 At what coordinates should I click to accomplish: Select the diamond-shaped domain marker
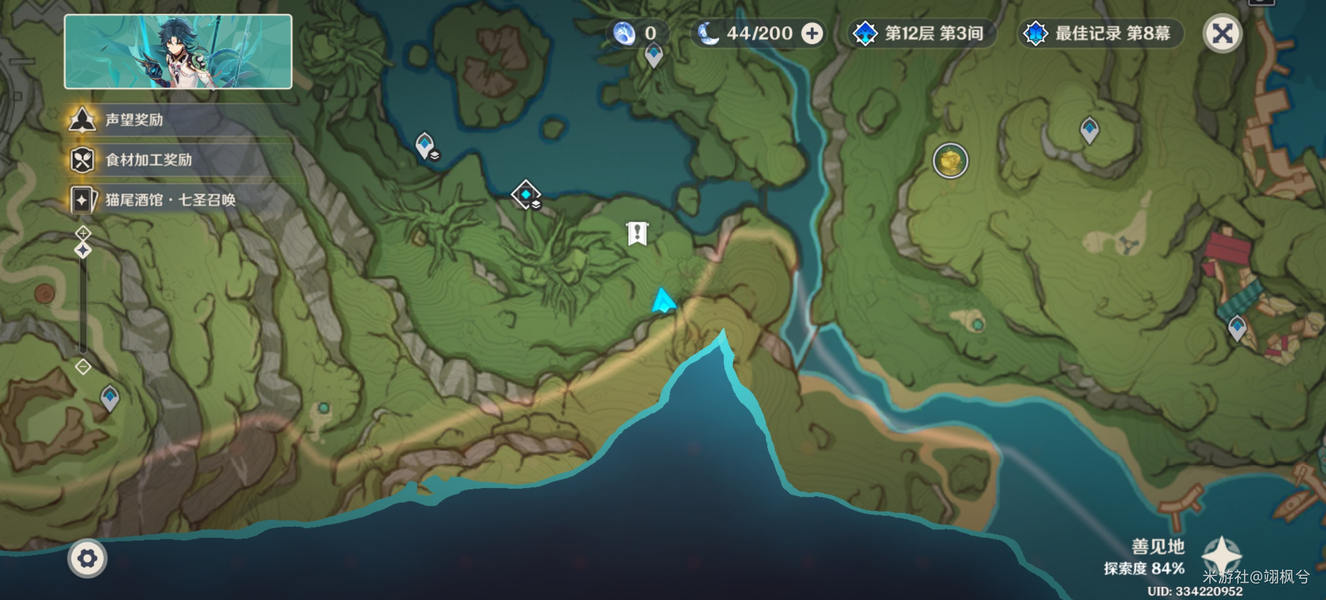(526, 193)
